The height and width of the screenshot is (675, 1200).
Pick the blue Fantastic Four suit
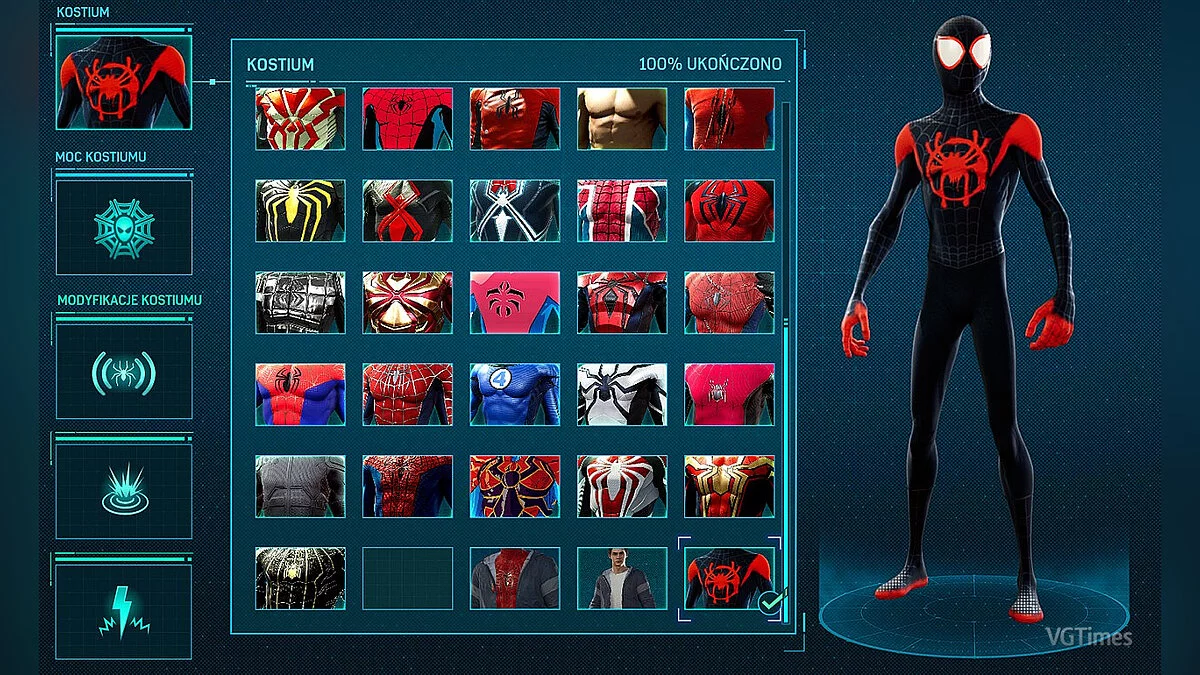coord(515,394)
